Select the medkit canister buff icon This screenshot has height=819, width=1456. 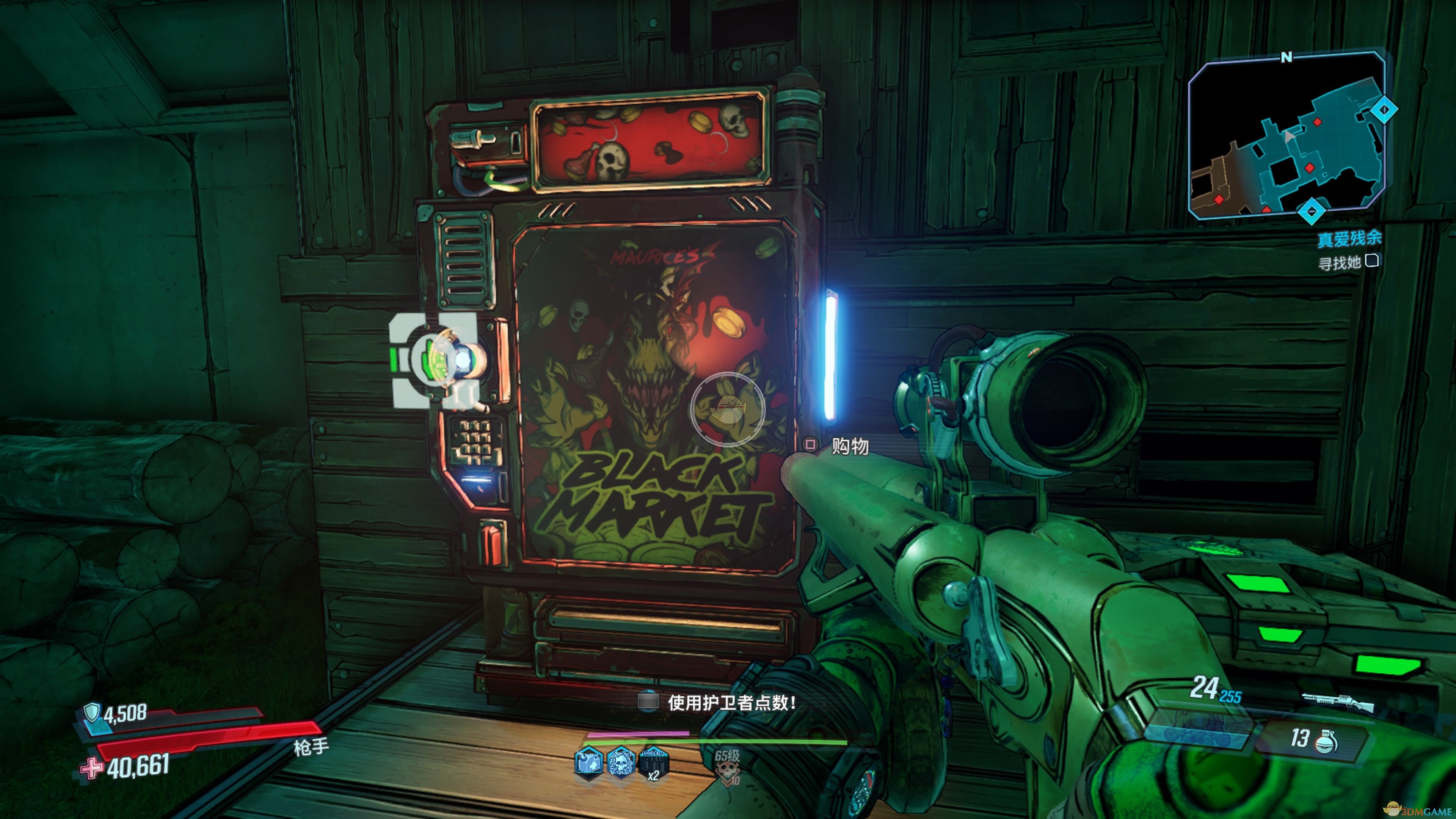[588, 761]
